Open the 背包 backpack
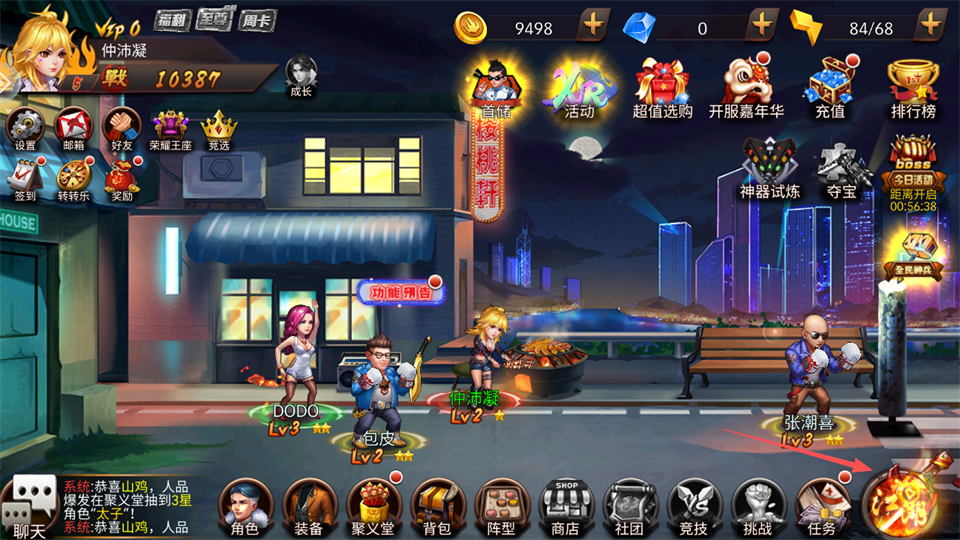The height and width of the screenshot is (540, 960). click(436, 505)
